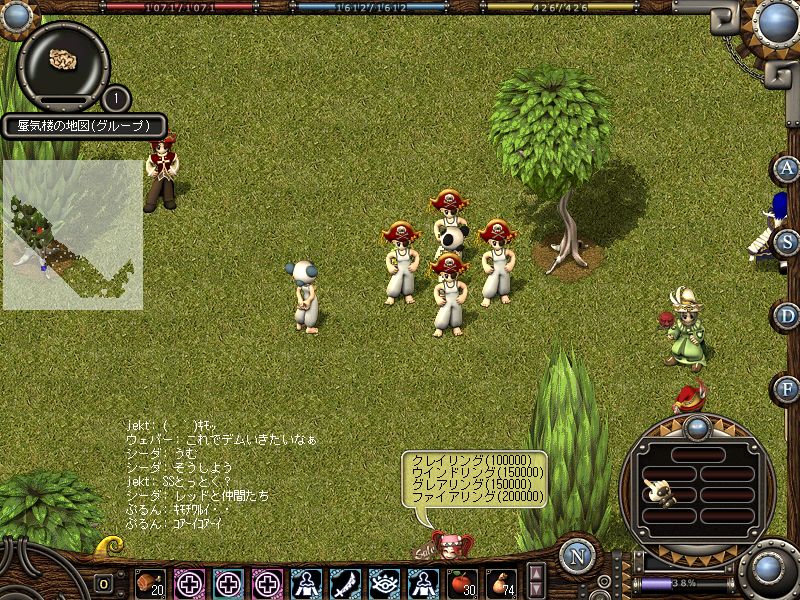Click the blue orb atop the round panel
This screenshot has width=800, height=600.
(x=697, y=428)
